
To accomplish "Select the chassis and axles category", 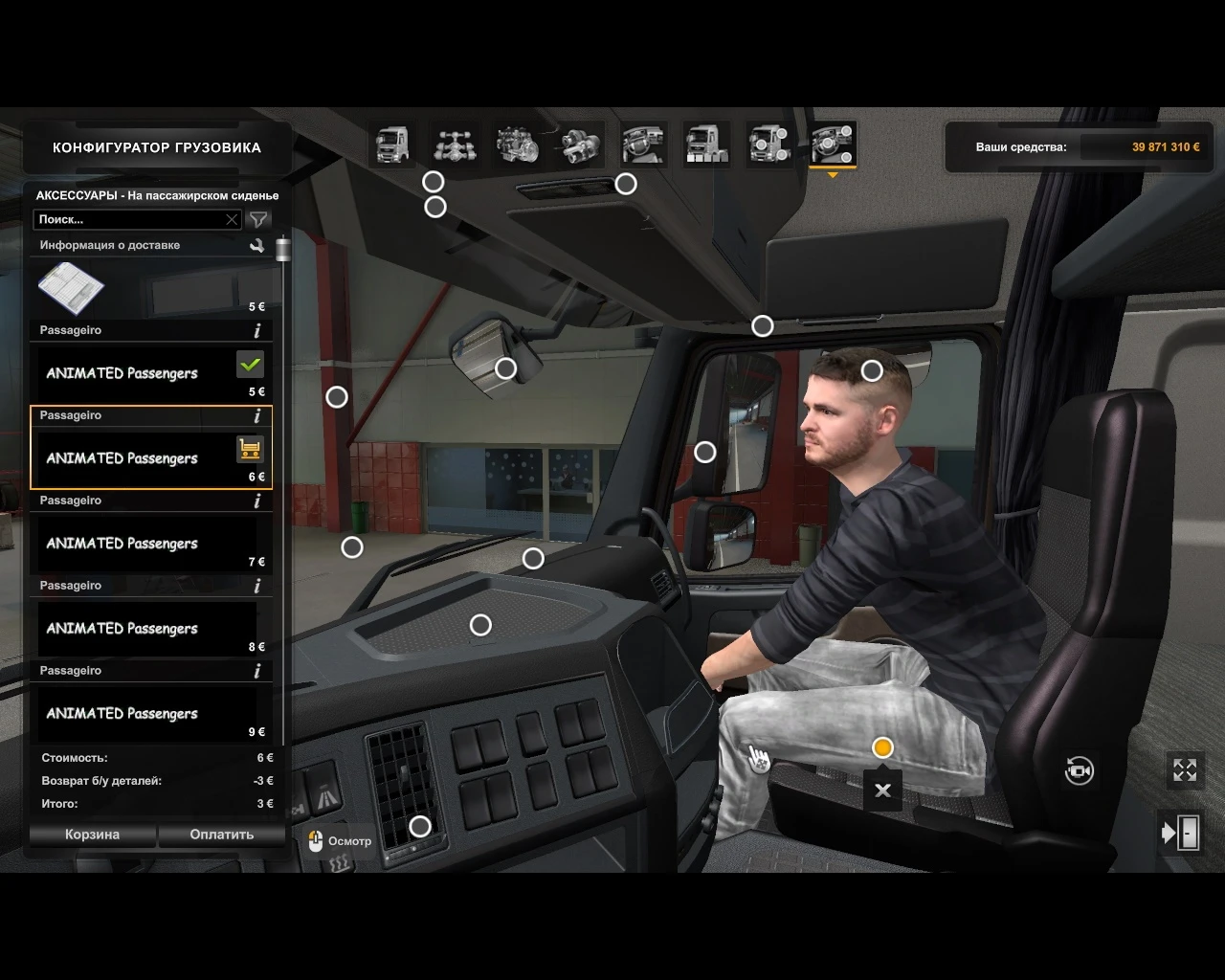I will pyautogui.click(x=456, y=145).
